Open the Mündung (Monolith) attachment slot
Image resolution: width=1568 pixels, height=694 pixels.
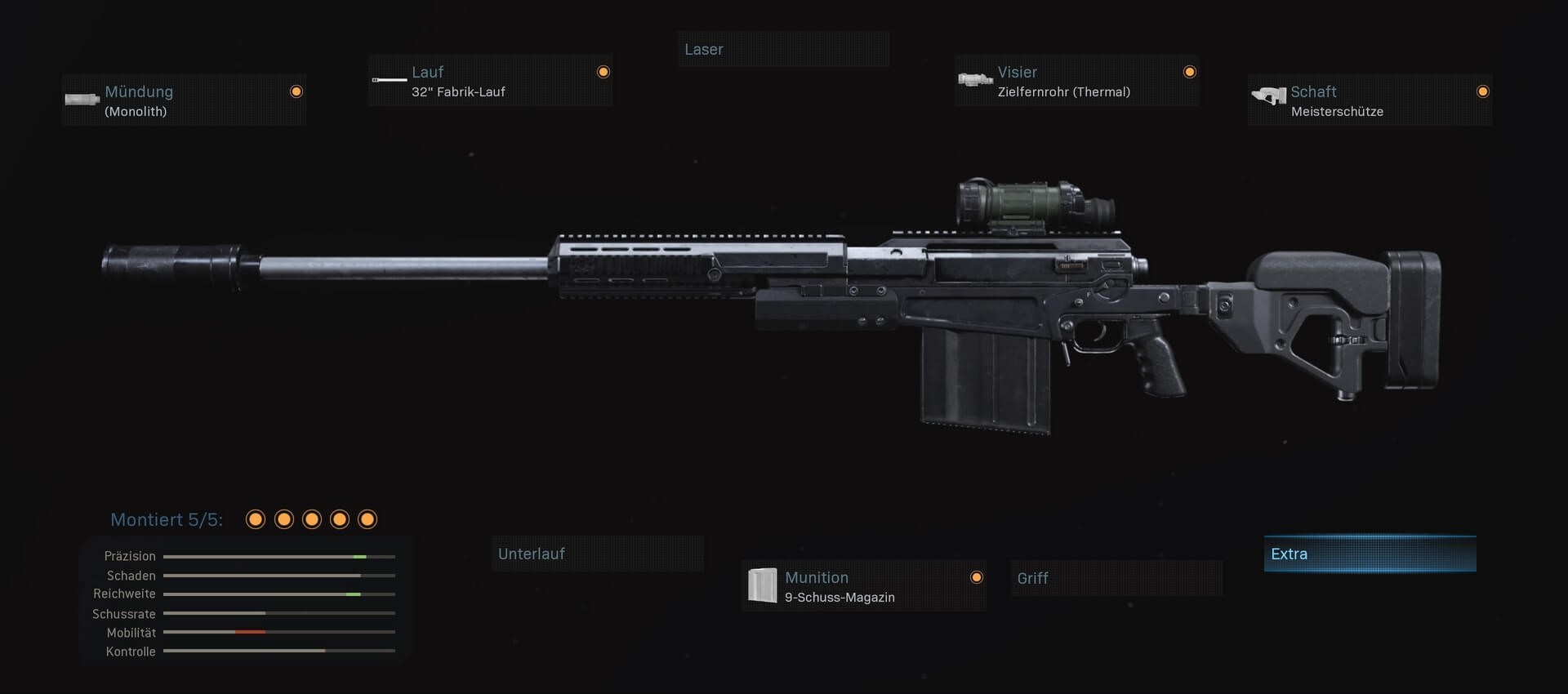point(184,100)
